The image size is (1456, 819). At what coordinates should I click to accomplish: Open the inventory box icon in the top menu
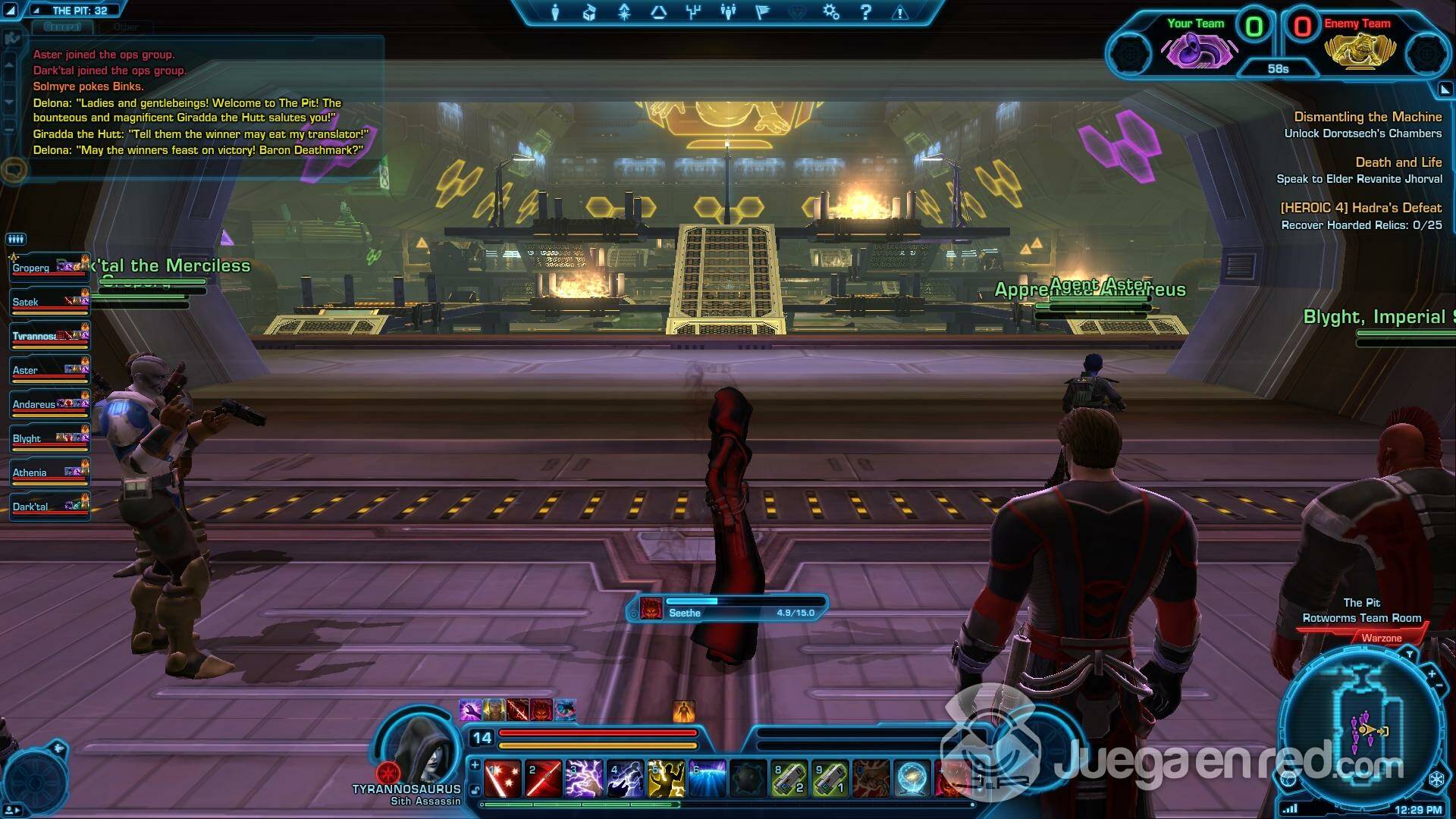[x=589, y=12]
